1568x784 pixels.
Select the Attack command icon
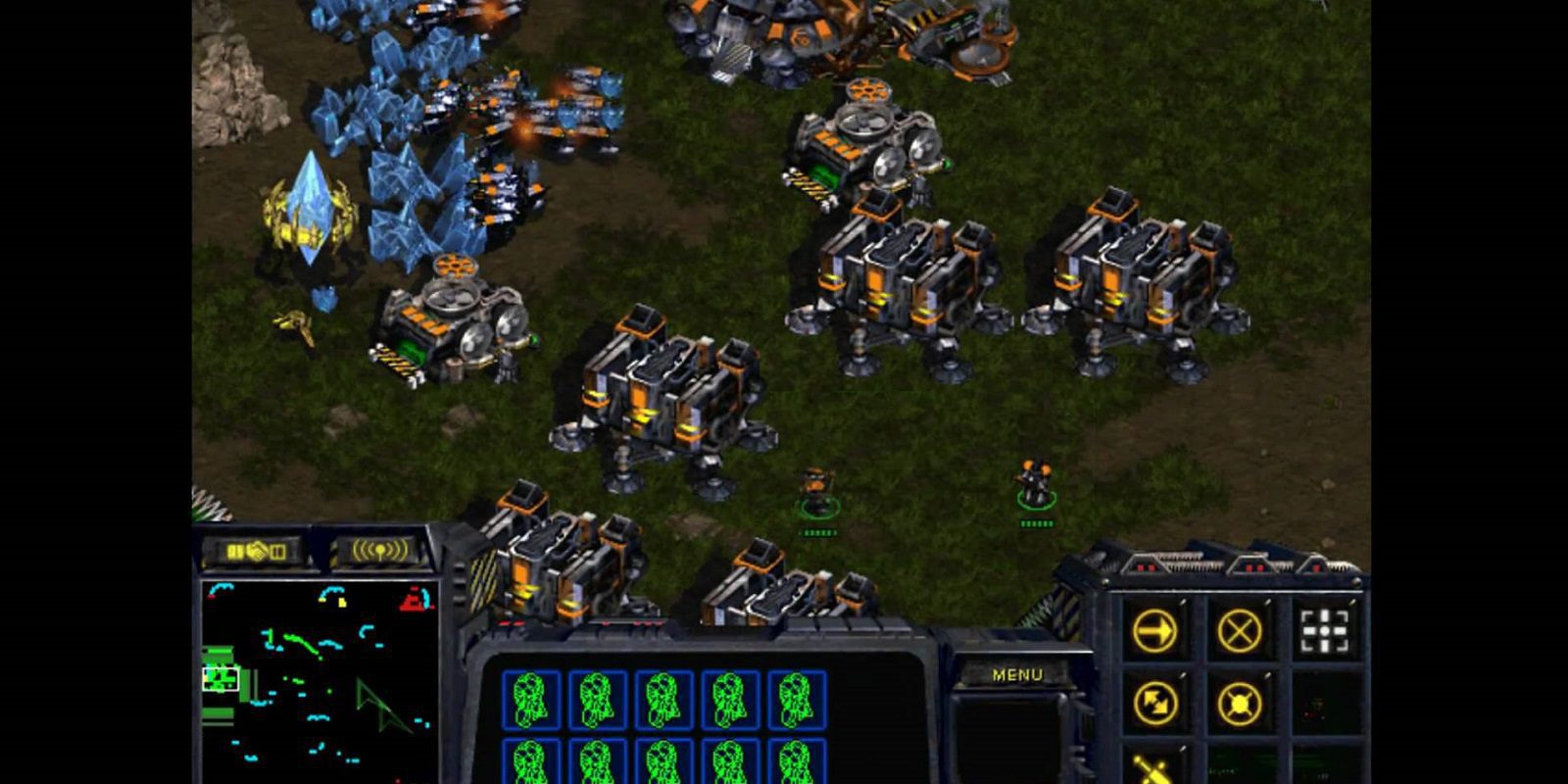pyautogui.click(x=1325, y=628)
